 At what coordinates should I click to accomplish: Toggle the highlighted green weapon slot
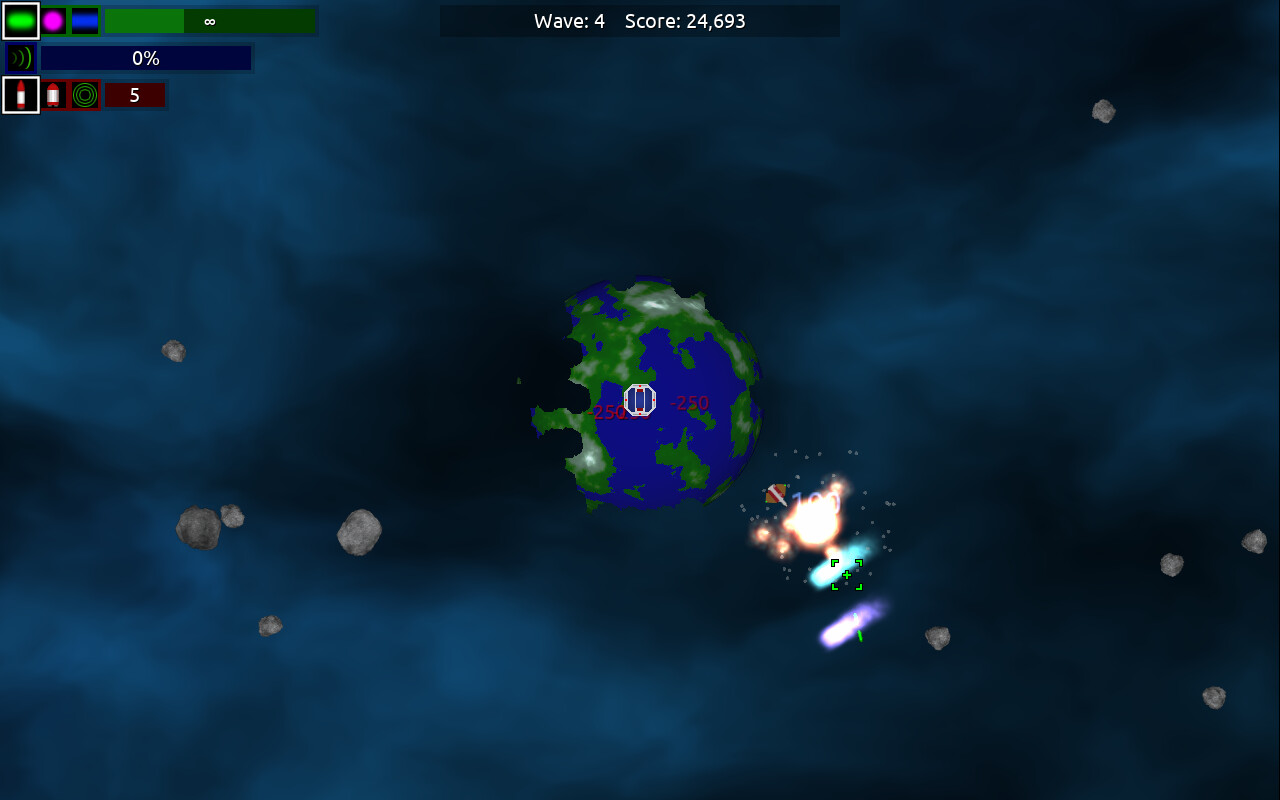click(x=20, y=20)
